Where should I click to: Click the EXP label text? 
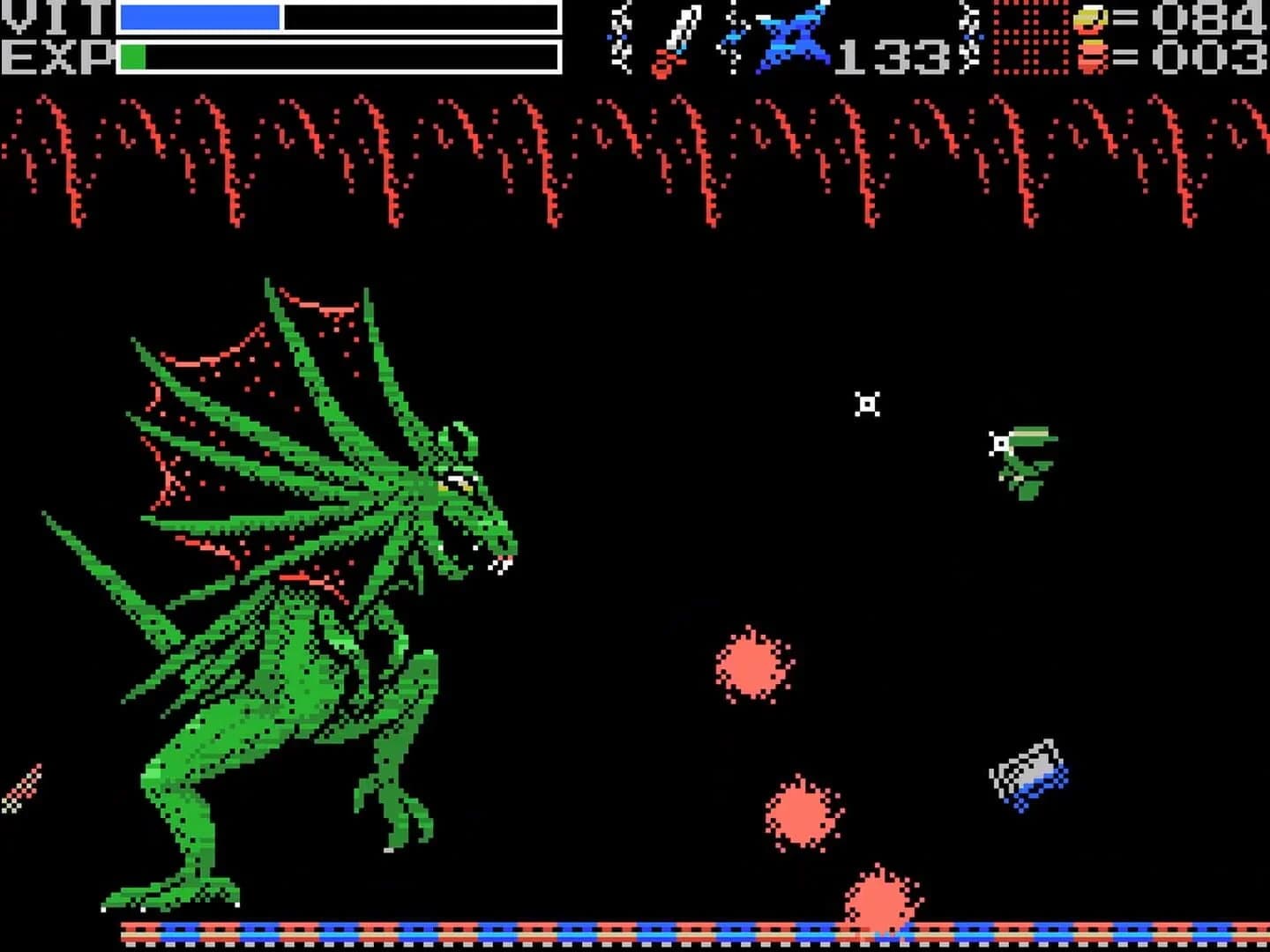tap(55, 55)
